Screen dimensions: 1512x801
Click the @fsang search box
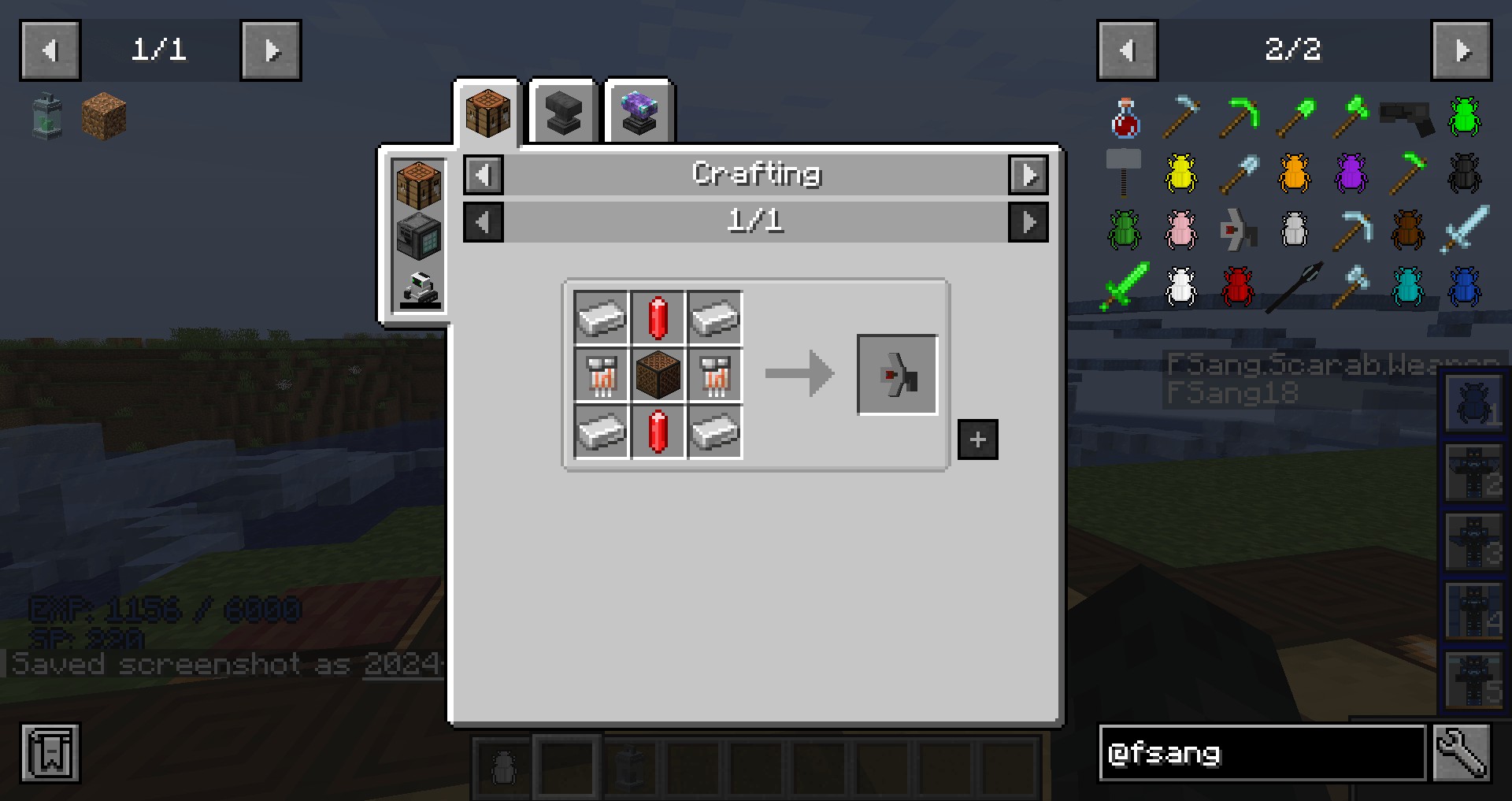[1262, 754]
